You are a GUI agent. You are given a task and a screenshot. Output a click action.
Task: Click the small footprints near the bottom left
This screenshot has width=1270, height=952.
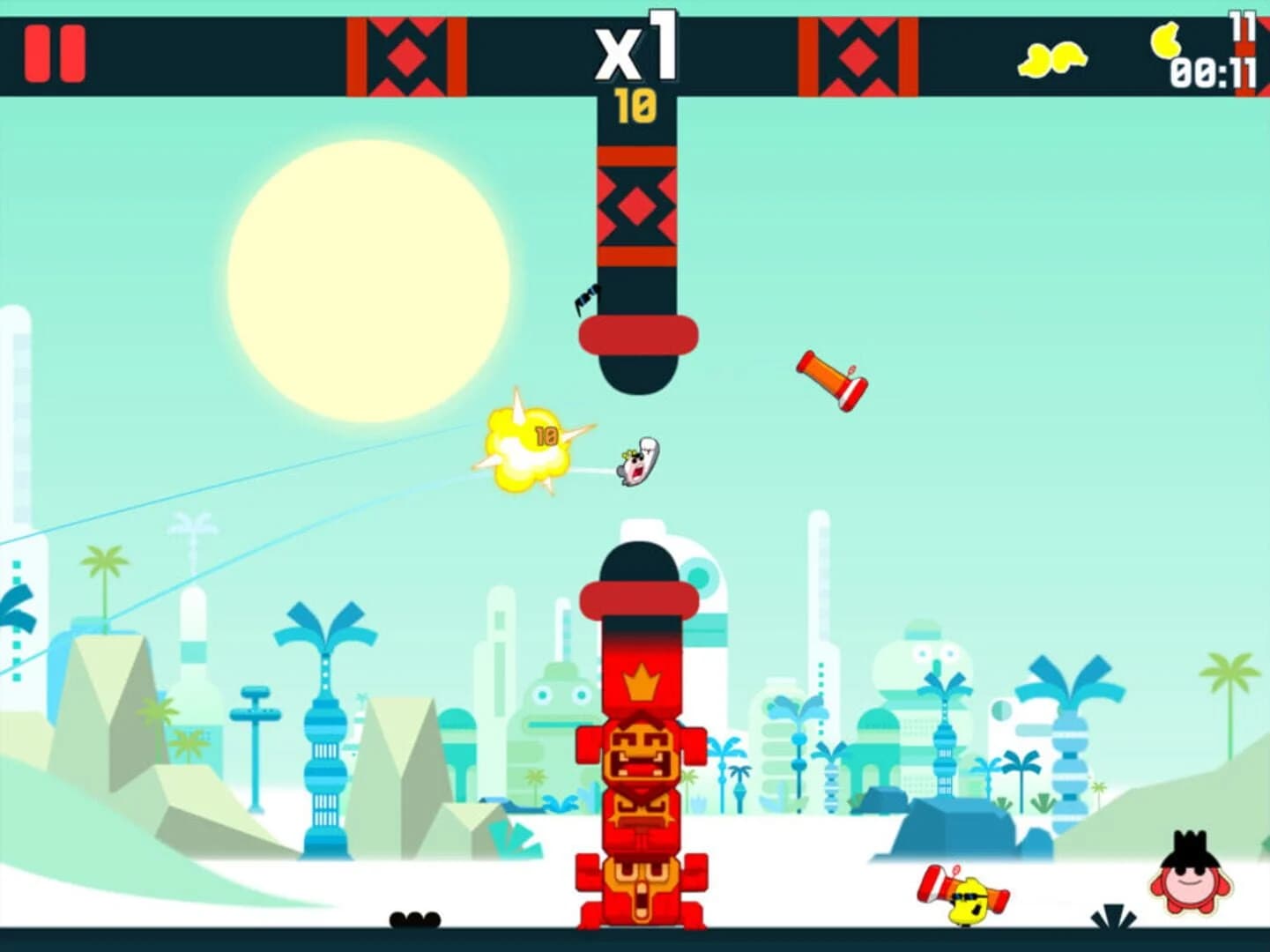coord(414,919)
